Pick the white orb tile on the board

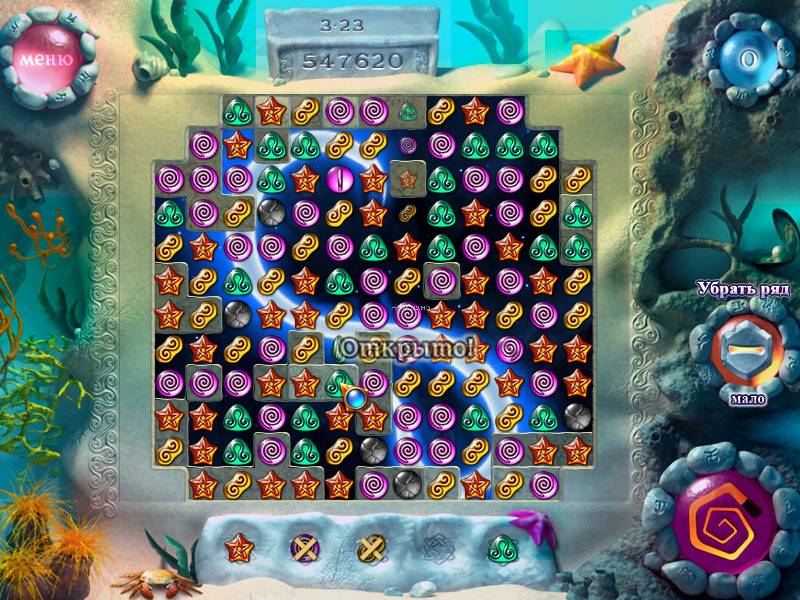click(x=338, y=180)
